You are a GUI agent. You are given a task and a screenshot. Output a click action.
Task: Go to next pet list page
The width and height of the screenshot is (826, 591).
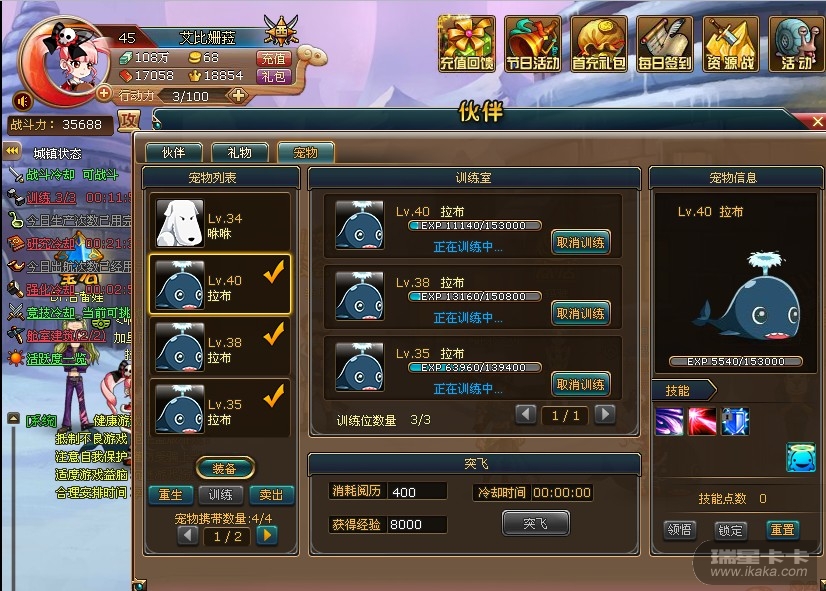(x=266, y=535)
